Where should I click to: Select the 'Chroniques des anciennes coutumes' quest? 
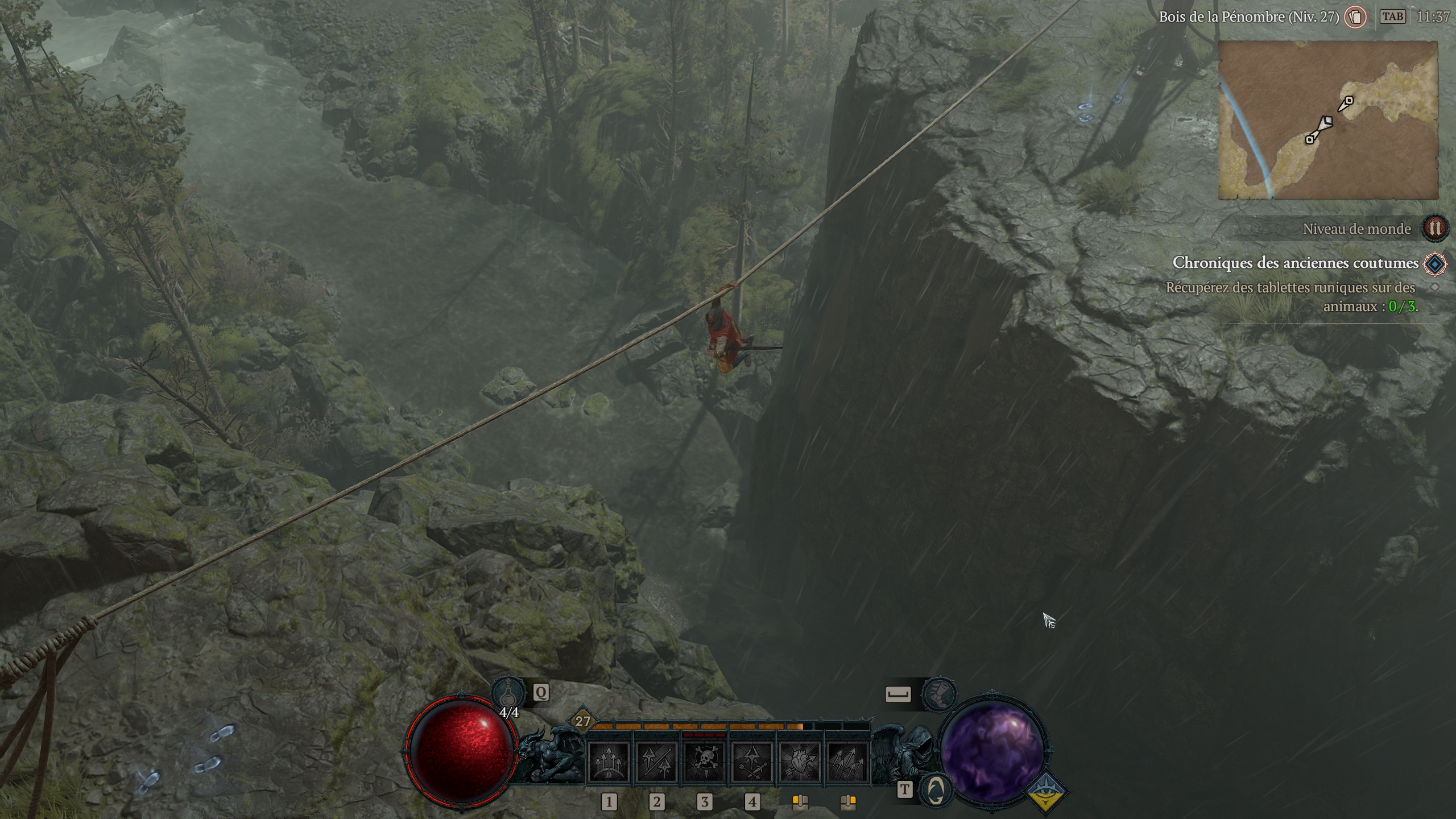click(x=1295, y=263)
